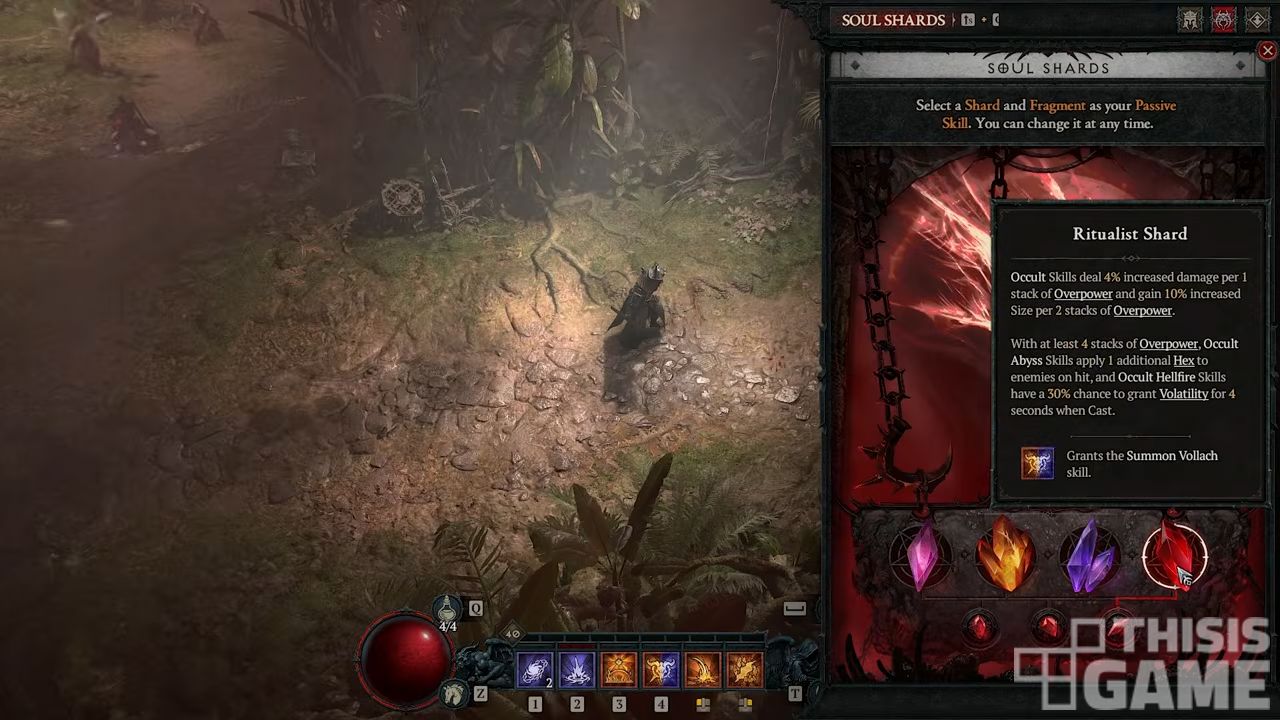Select the red Ritualist Shard
The width and height of the screenshot is (1280, 720).
pyautogui.click(x=1174, y=555)
